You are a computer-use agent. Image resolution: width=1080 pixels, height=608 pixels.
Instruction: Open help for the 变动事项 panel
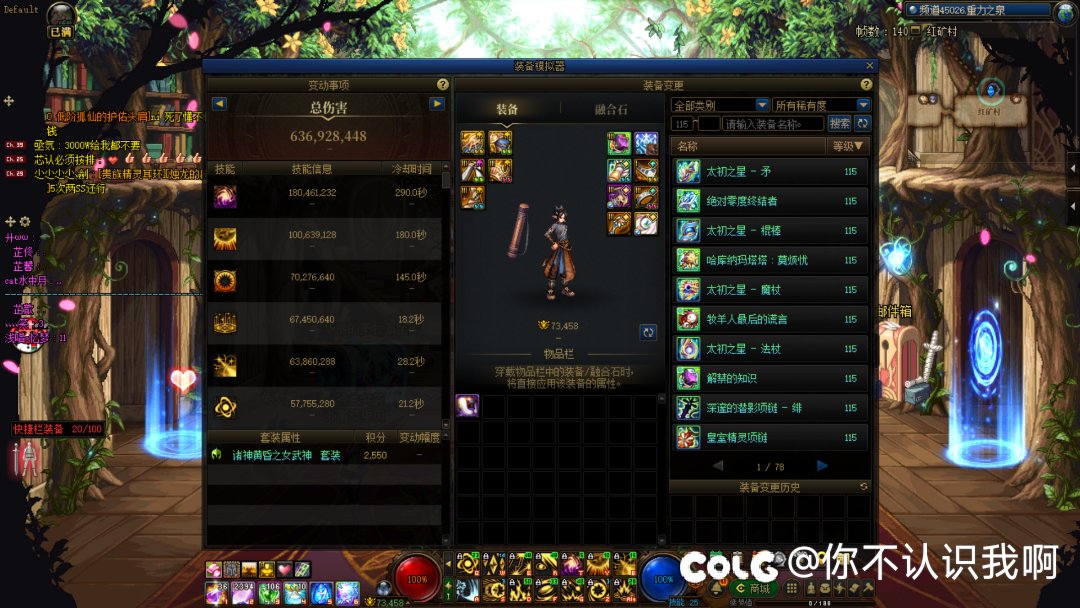tap(443, 85)
